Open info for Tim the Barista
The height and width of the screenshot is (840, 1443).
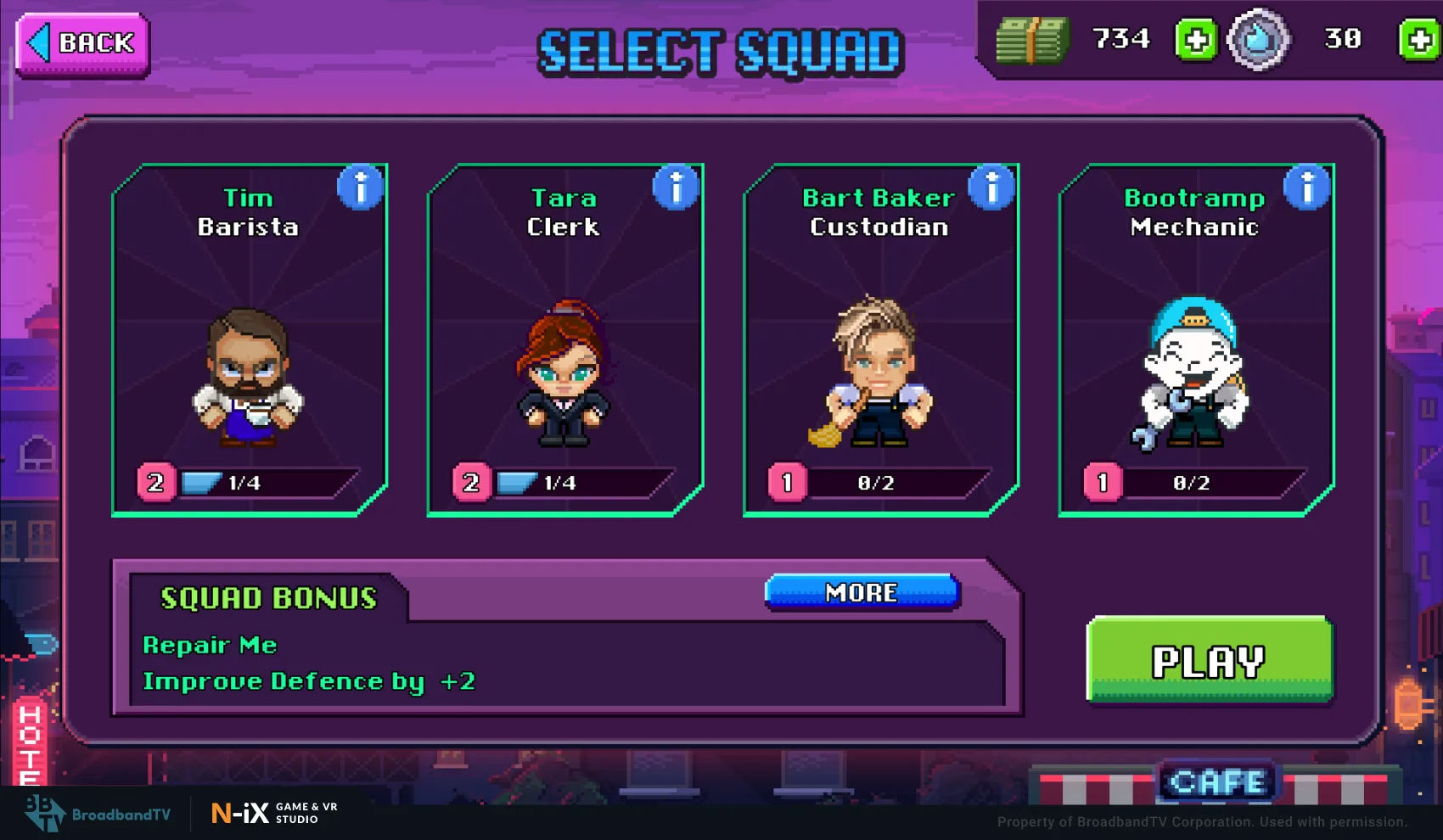[x=361, y=188]
